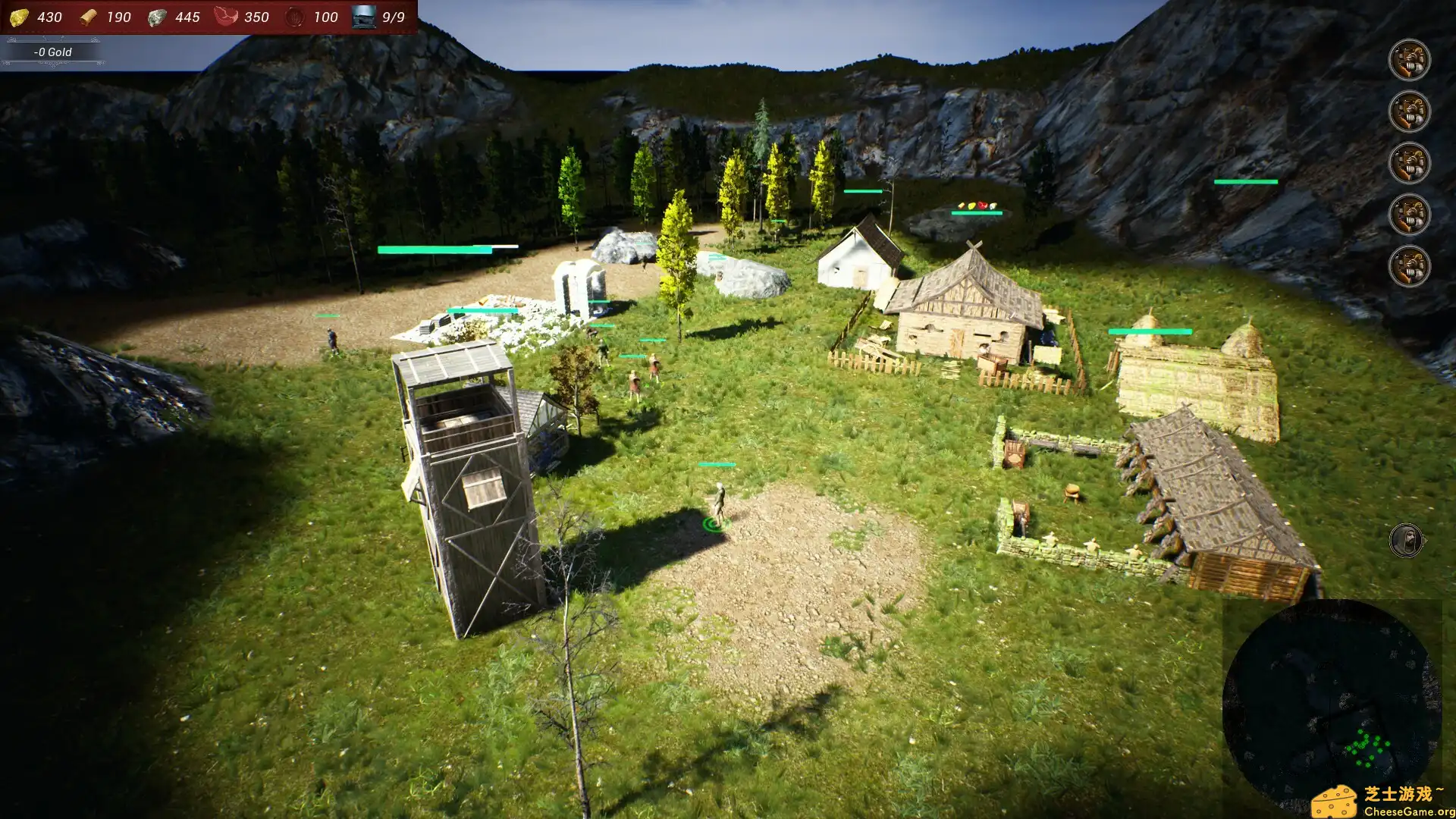This screenshot has width=1456, height=819.
Task: Click on the circular minimap
Action: coord(1331,707)
